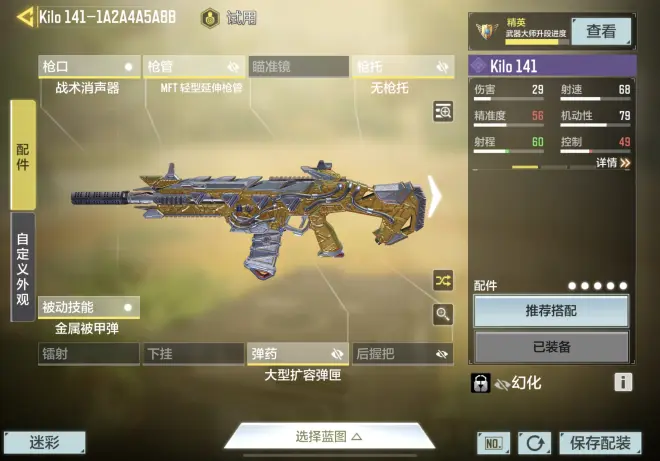Select the 镭射 laser slot

pyautogui.click(x=88, y=354)
